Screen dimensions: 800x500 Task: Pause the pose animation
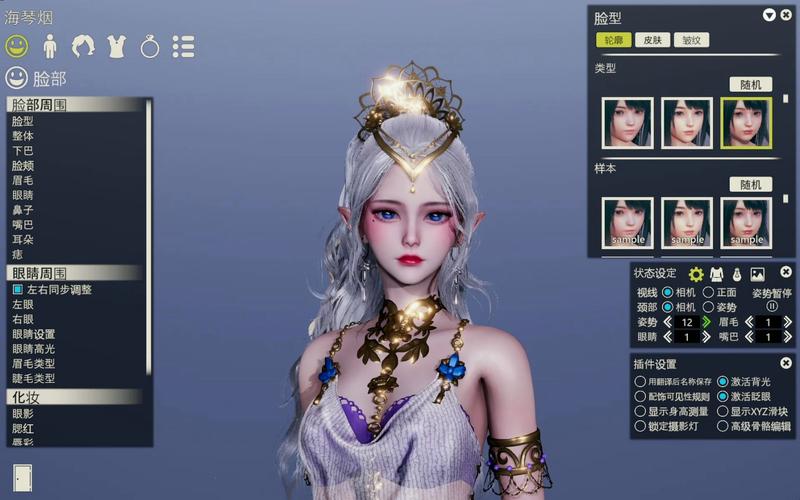click(x=772, y=307)
